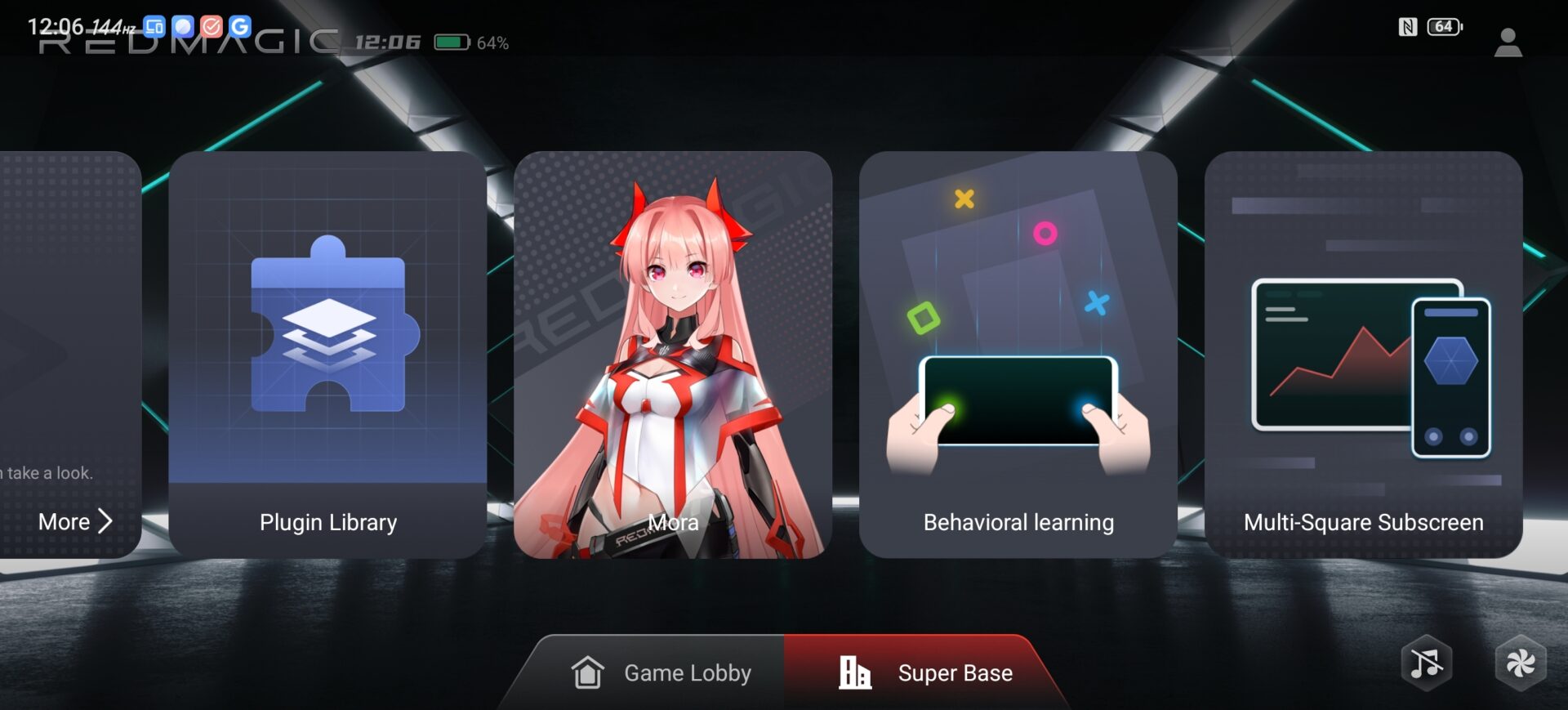Tap the blue Messenger notification icon
The image size is (1568, 710).
click(181, 26)
